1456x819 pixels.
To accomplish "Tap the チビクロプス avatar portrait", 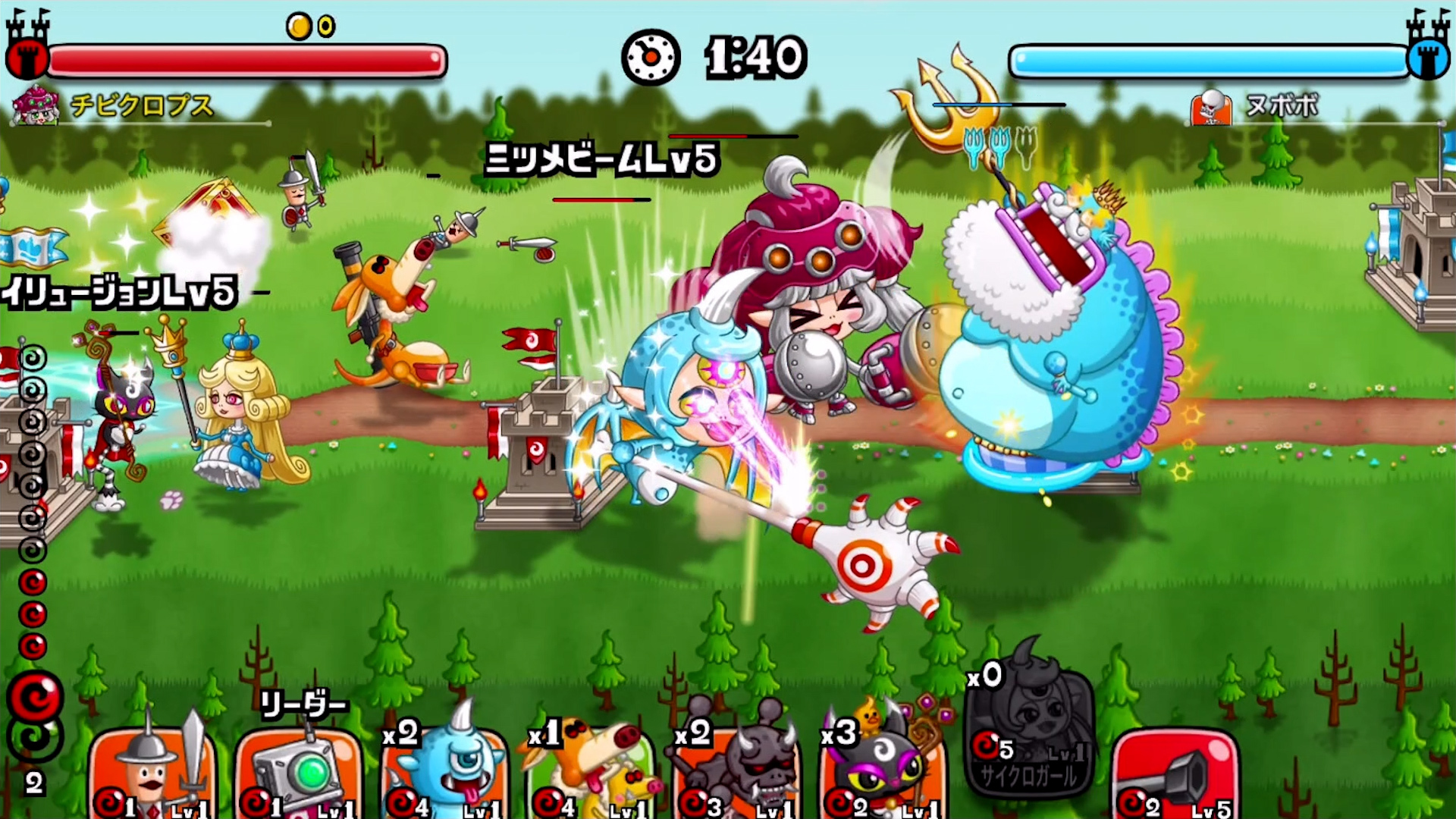I will coord(36,106).
